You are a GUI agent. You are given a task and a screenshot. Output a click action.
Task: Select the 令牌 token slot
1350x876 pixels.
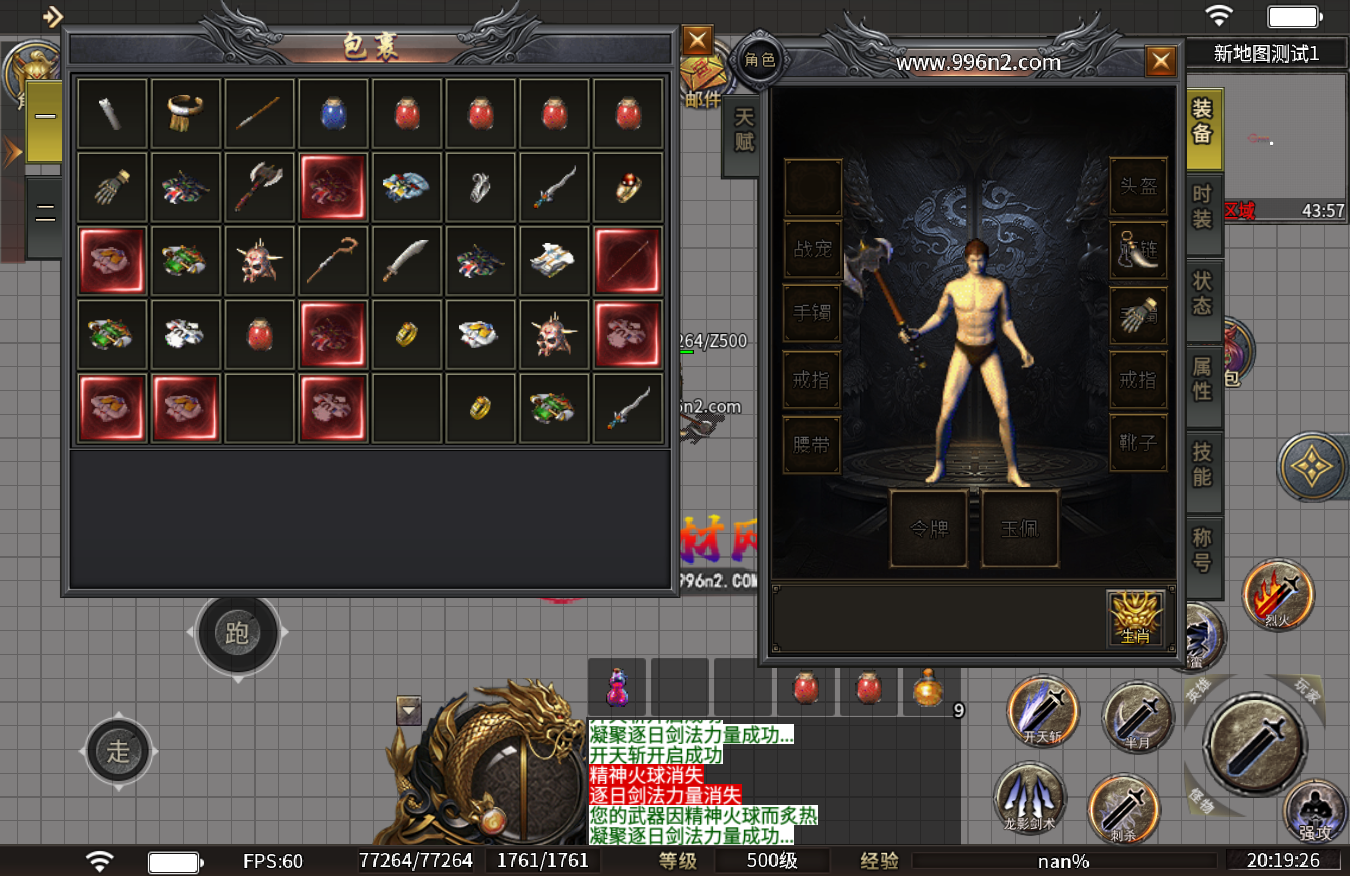point(929,529)
